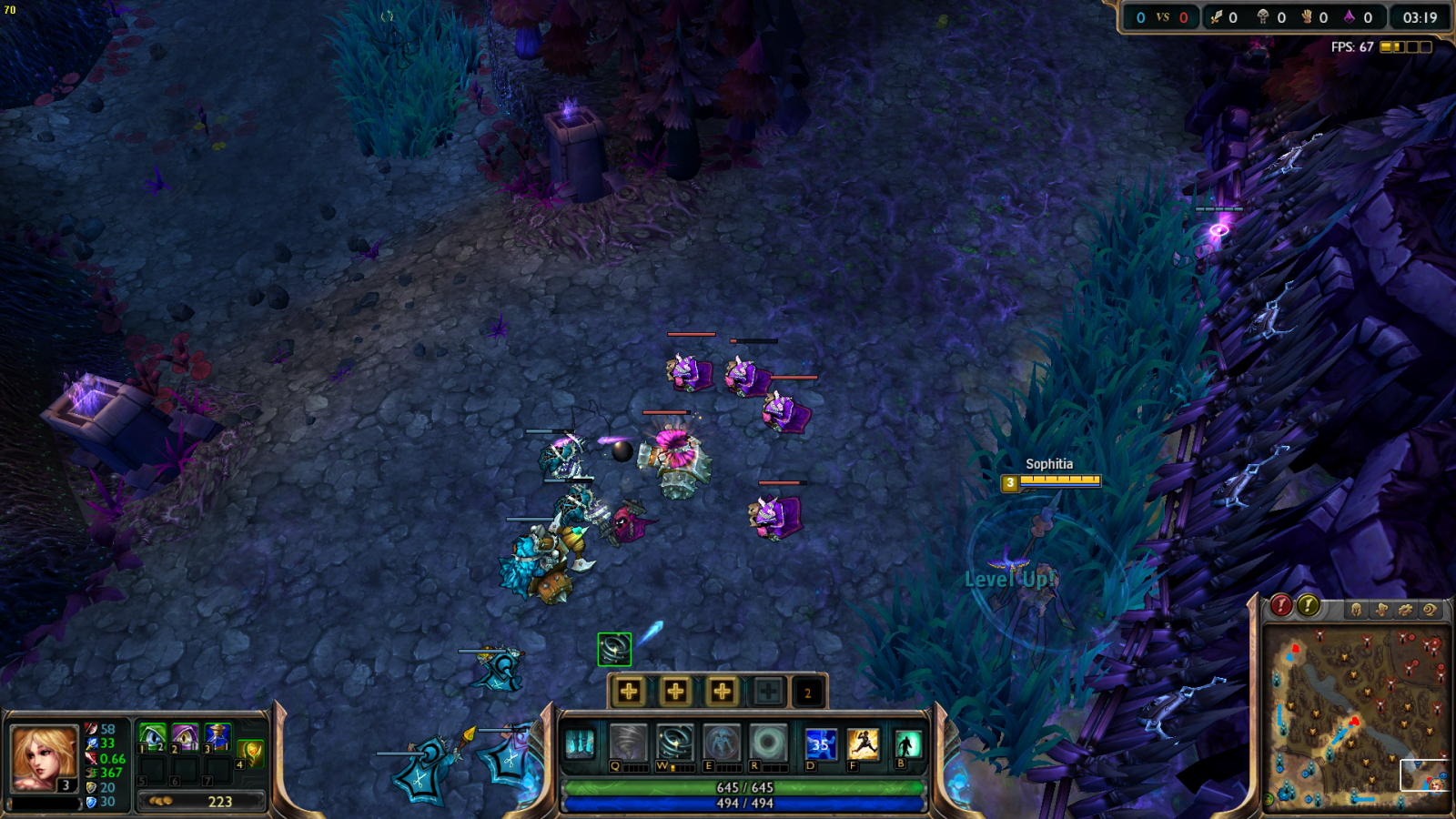Activate the W swirling wind ability

[675, 743]
